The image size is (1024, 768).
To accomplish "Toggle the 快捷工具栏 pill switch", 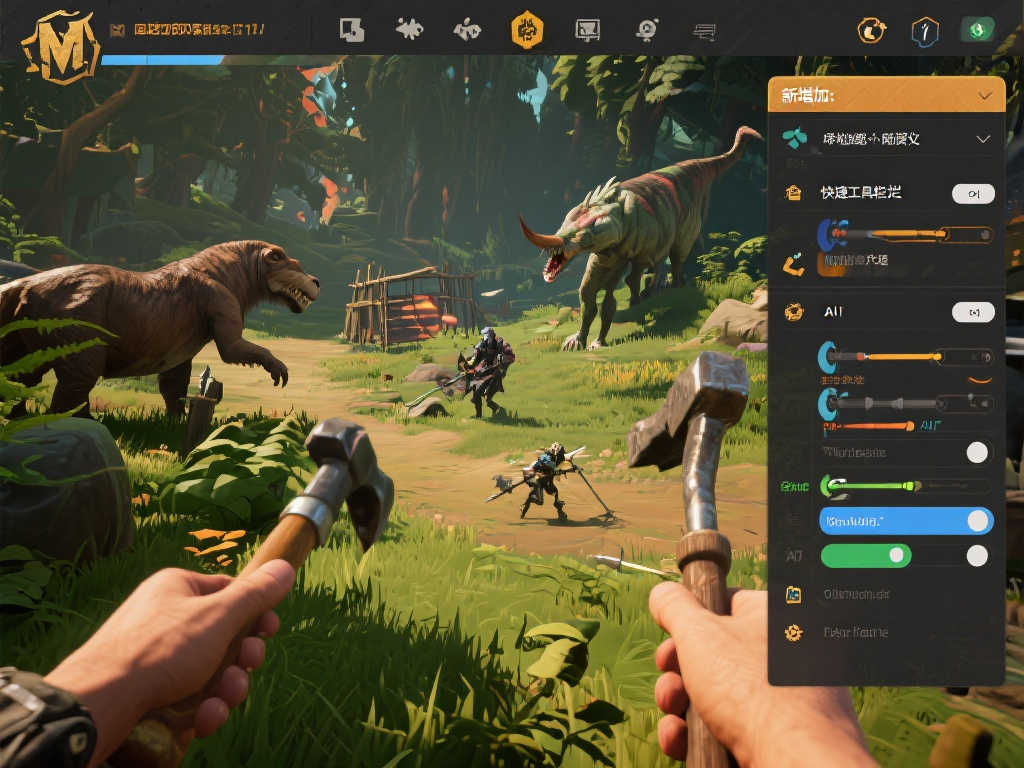I will (x=973, y=193).
